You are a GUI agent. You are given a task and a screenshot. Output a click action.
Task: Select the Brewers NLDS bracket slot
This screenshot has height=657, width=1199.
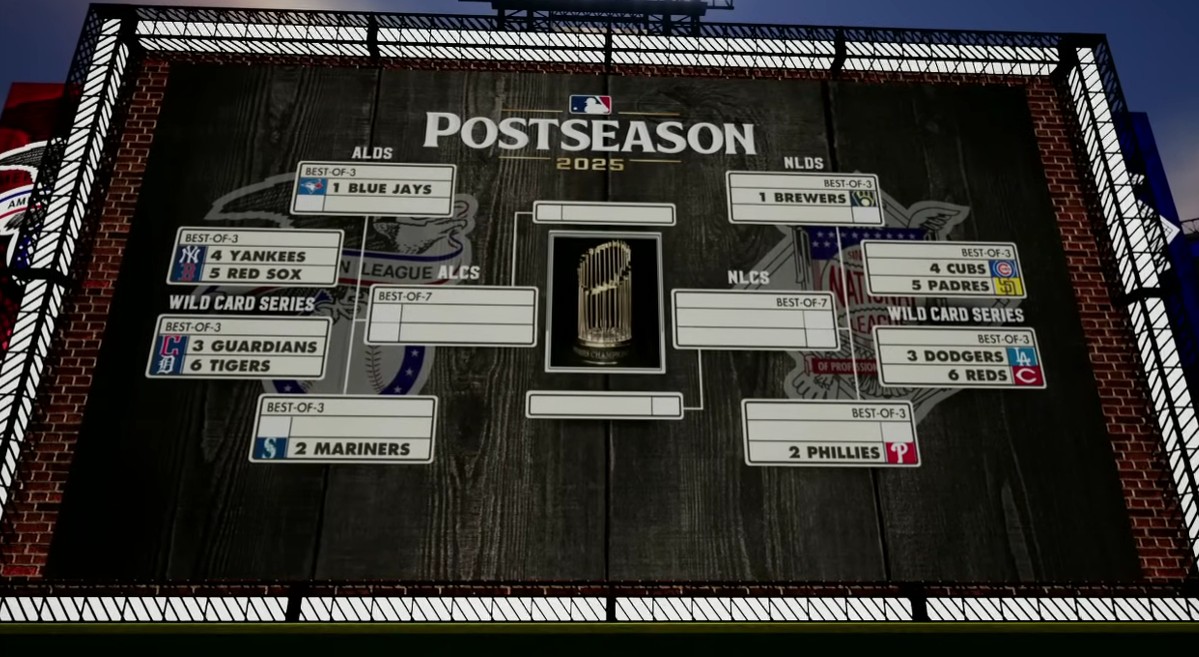click(805, 198)
